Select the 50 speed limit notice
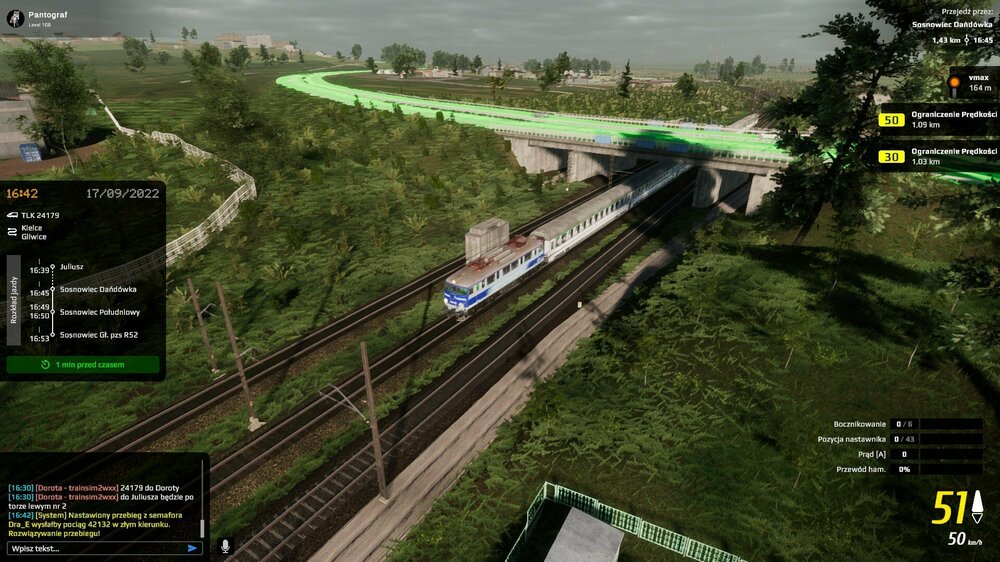The image size is (1000, 562). click(x=939, y=120)
